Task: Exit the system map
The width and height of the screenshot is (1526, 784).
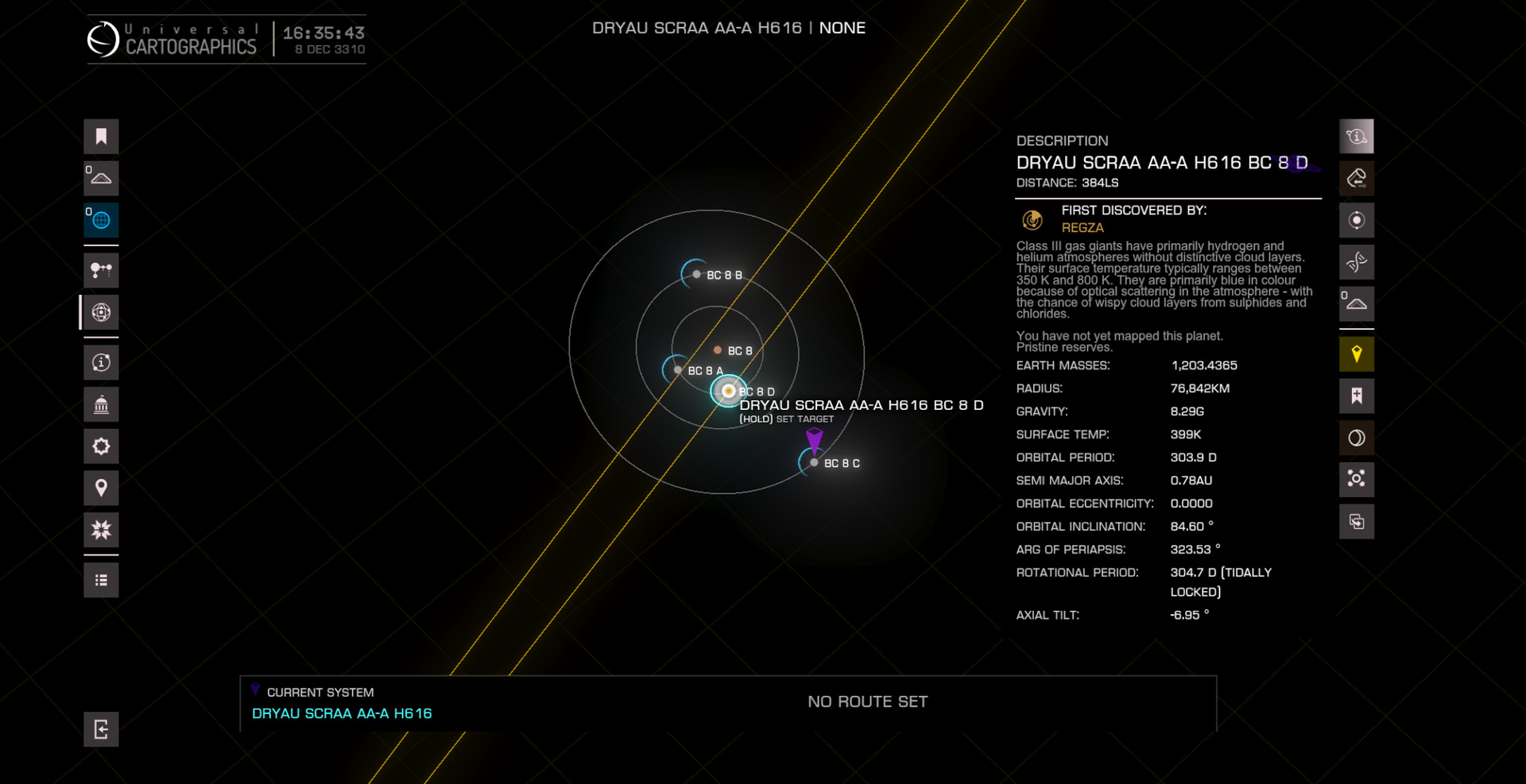Action: point(101,729)
